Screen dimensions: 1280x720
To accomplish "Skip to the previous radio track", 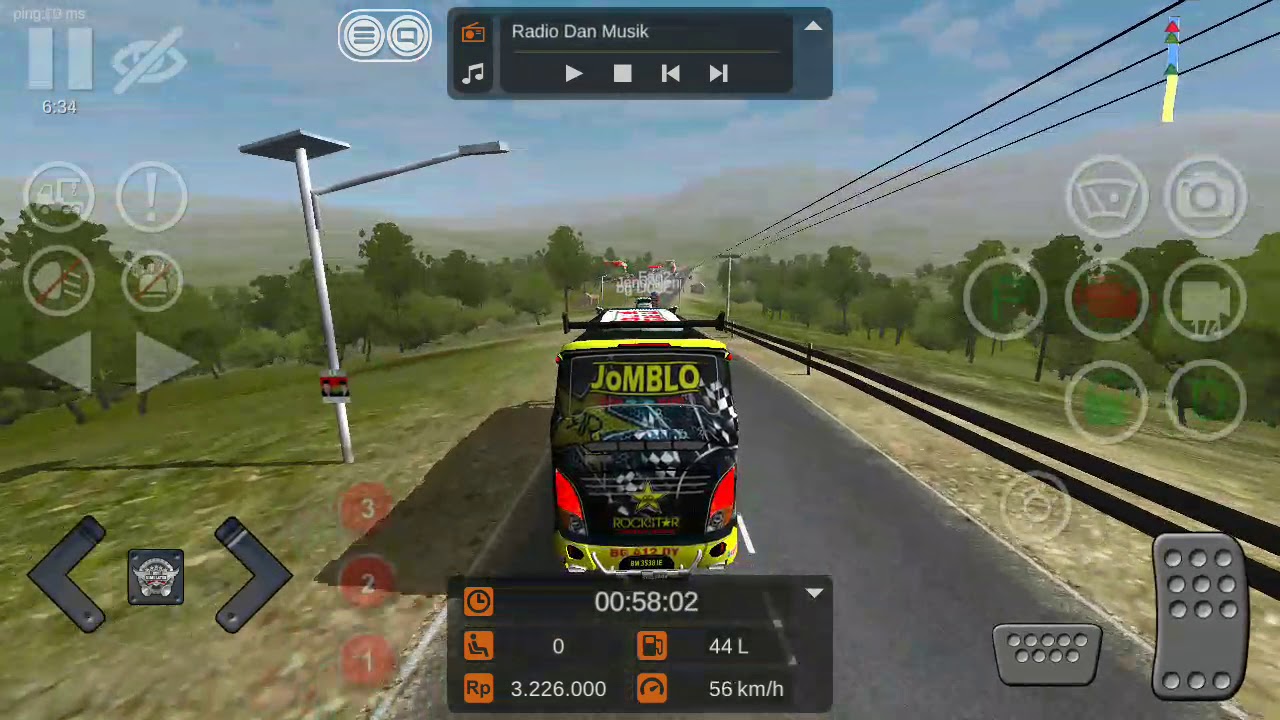I will (670, 73).
